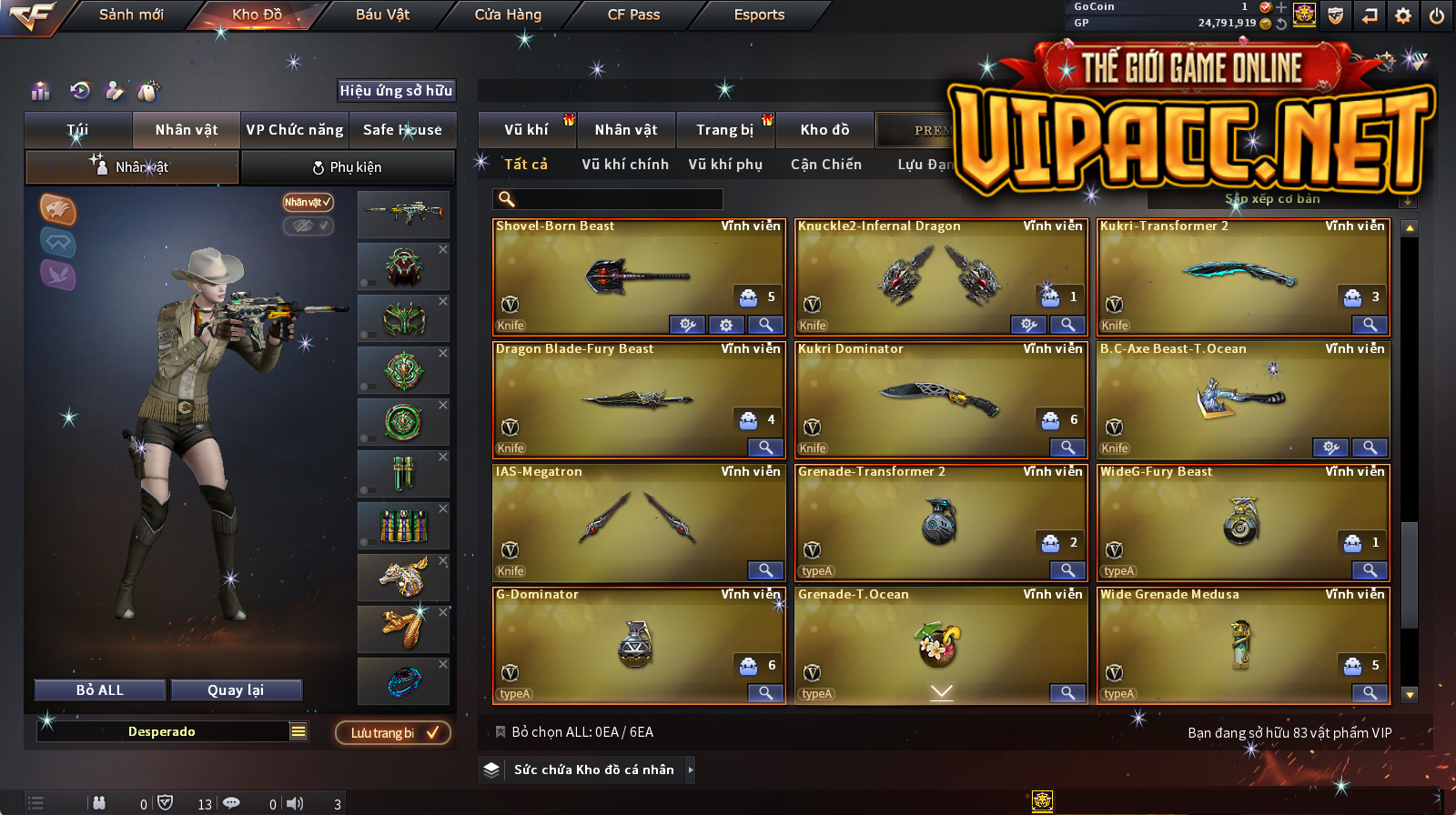Select the Shovel-Born Beast knife
The width and height of the screenshot is (1456, 815).
639,276
